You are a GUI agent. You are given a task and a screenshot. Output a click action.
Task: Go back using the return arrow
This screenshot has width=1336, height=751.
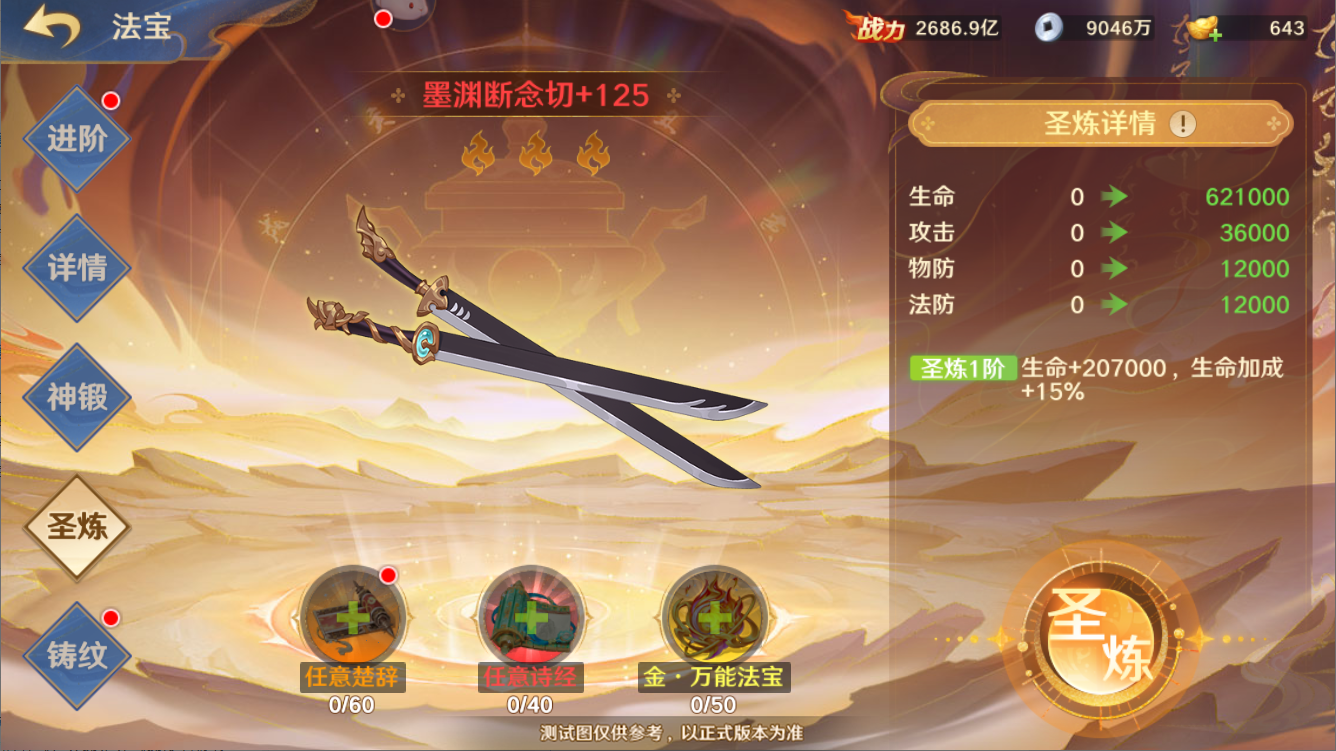point(52,27)
